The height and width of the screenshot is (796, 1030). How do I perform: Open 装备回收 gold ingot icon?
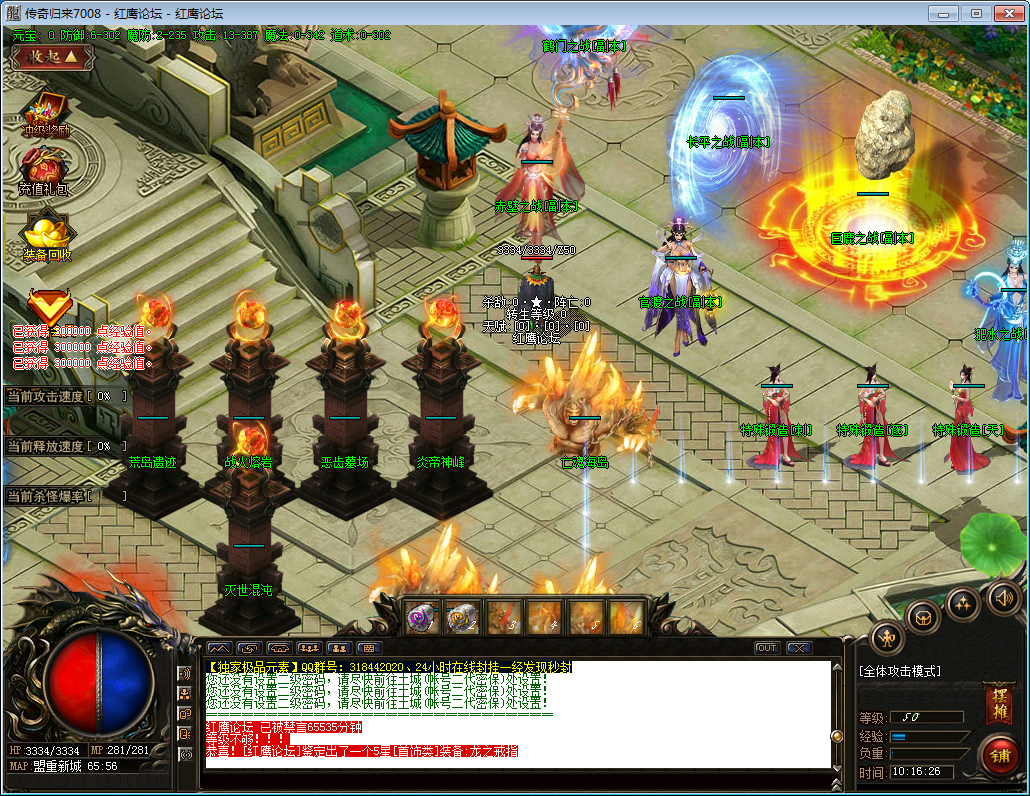coord(46,234)
